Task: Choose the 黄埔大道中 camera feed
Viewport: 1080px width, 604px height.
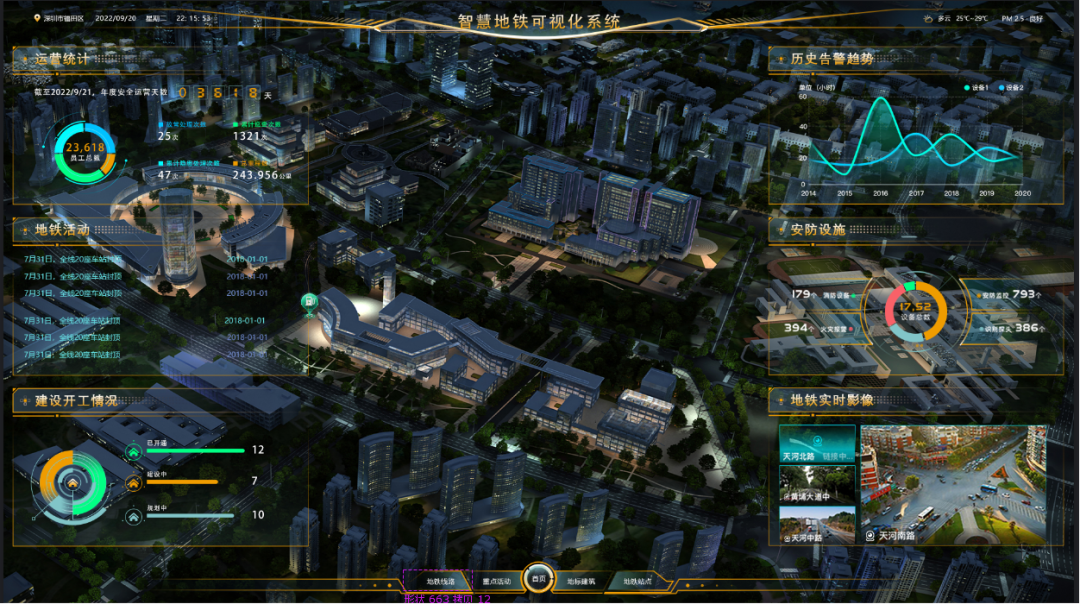Action: [817, 485]
